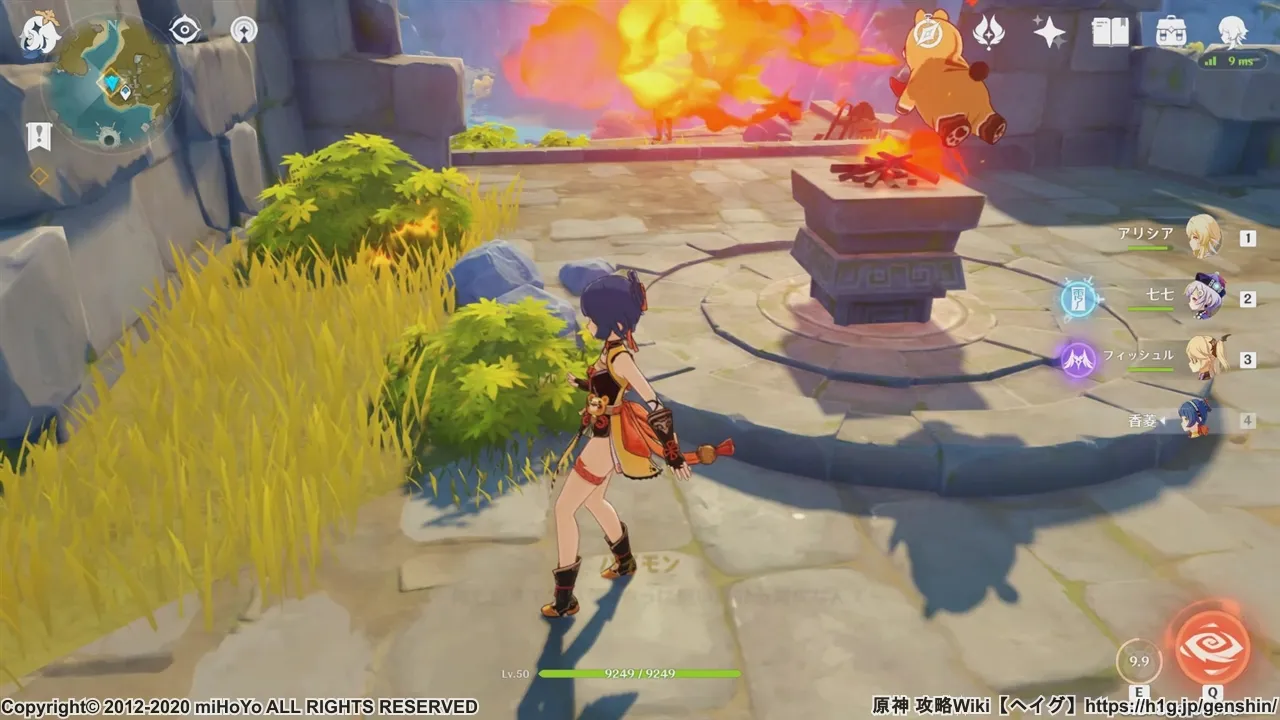This screenshot has width=1280, height=720.
Task: Open the co-op mode signal icon
Action: coord(244,30)
